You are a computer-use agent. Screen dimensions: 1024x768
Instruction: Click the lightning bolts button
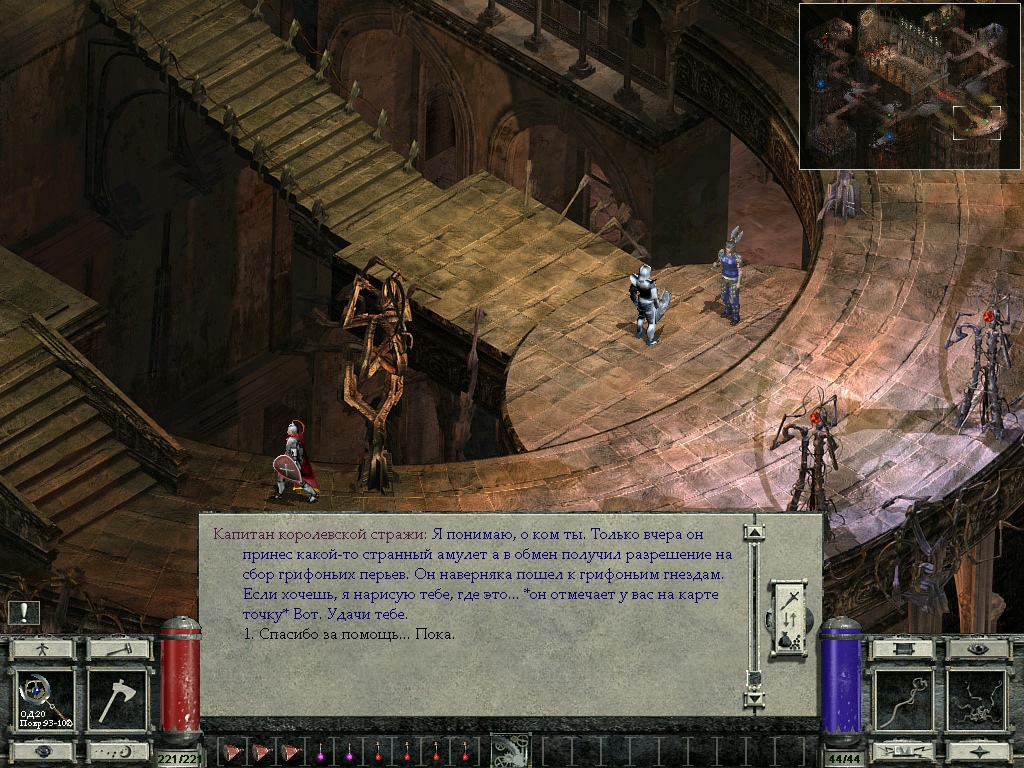pos(903,750)
